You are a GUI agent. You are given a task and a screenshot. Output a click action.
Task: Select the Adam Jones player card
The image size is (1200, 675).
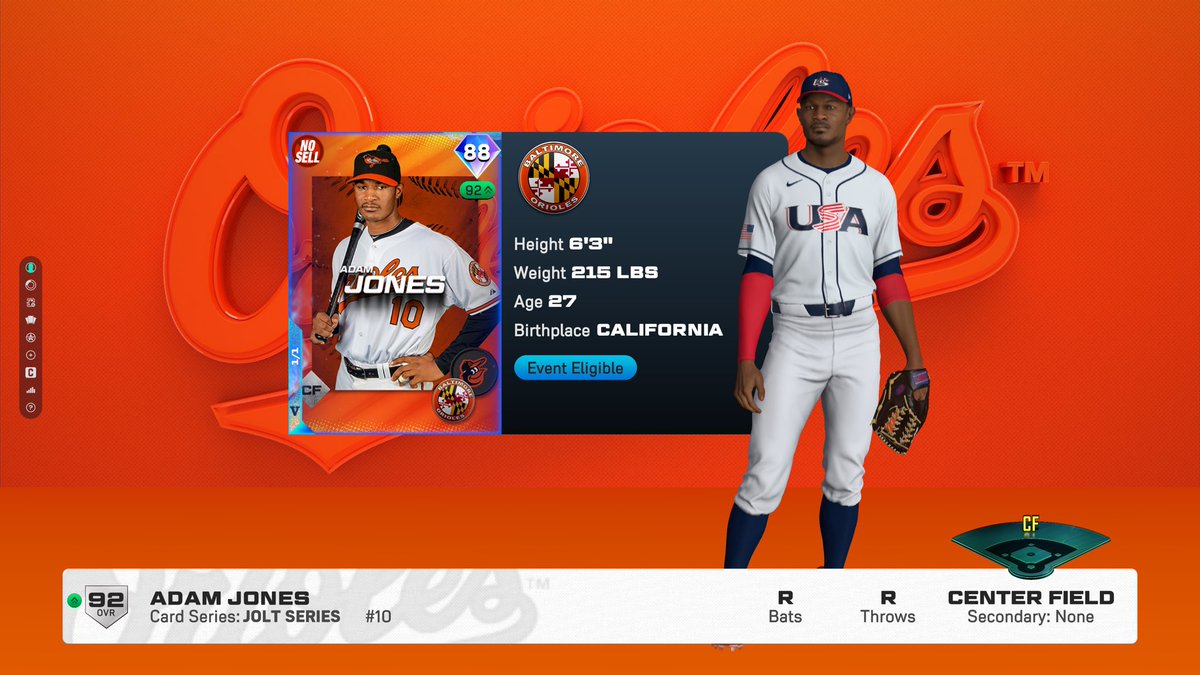(394, 284)
